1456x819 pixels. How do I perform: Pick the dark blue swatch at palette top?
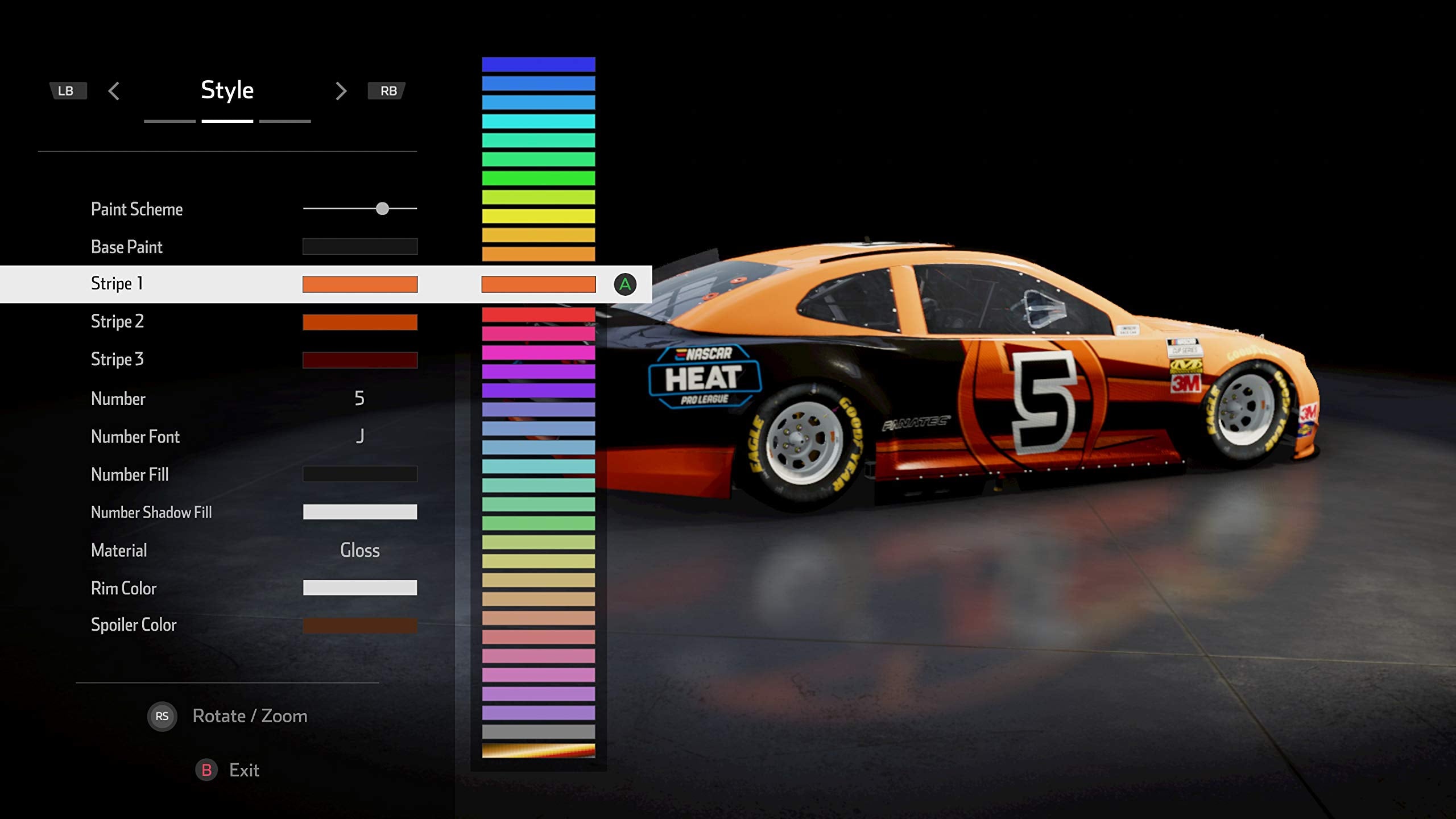tap(538, 64)
